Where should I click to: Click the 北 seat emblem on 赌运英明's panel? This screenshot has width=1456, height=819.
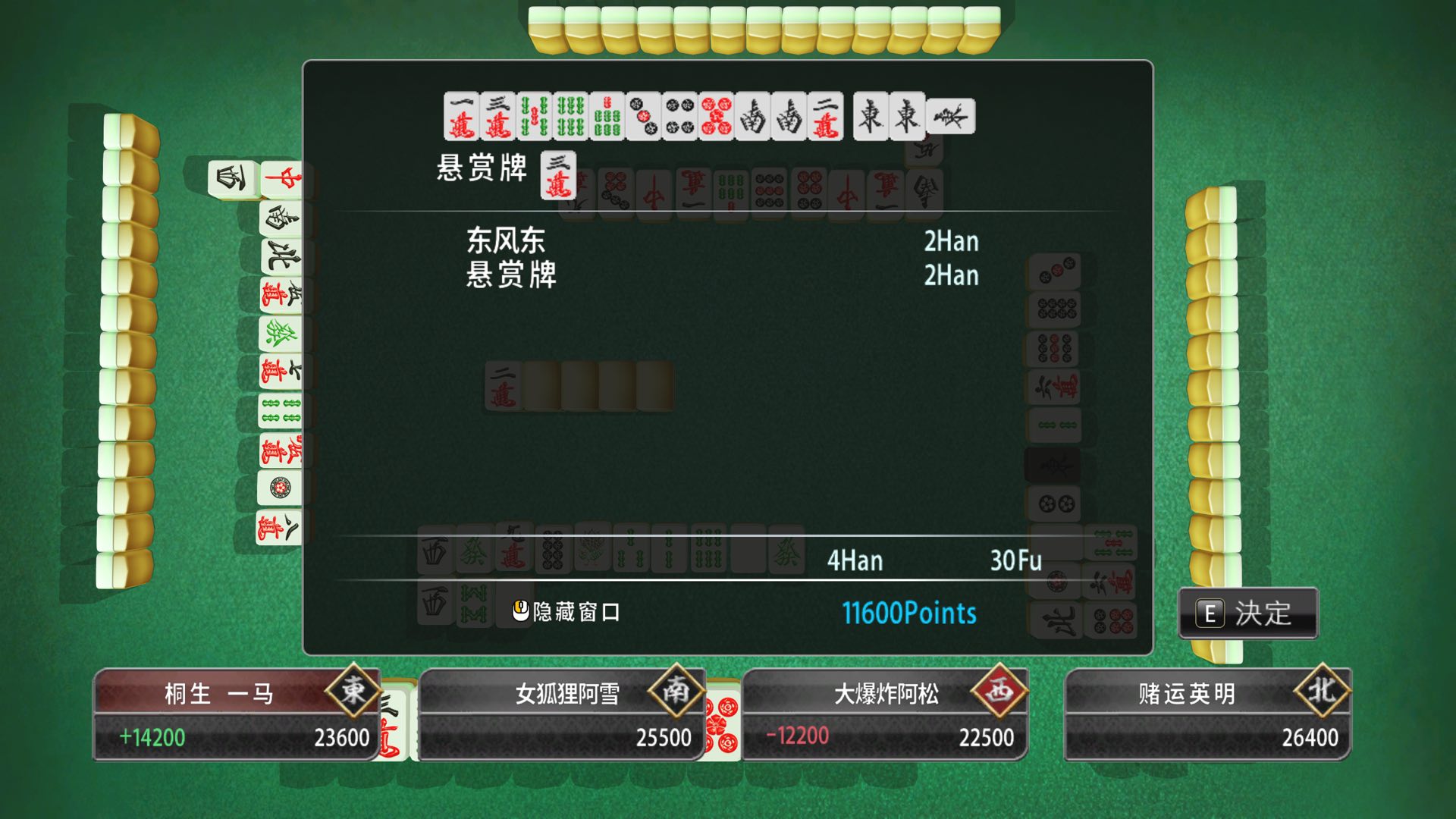pyautogui.click(x=1323, y=692)
